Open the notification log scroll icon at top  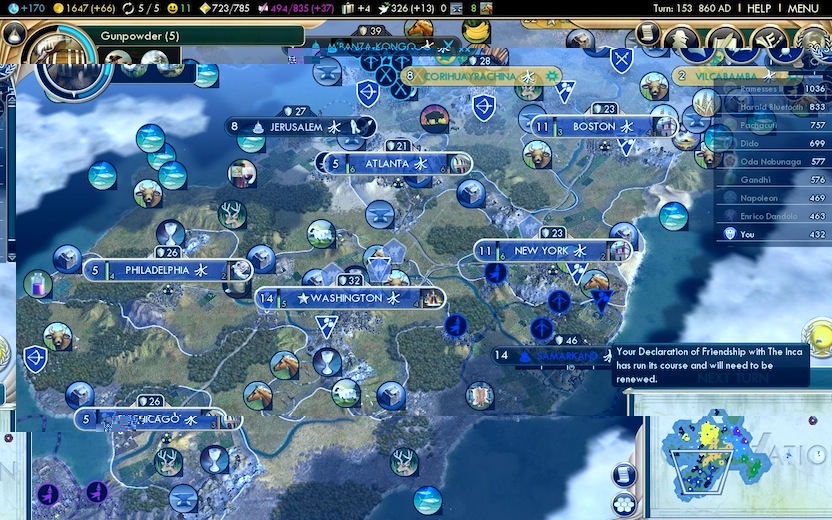click(649, 33)
